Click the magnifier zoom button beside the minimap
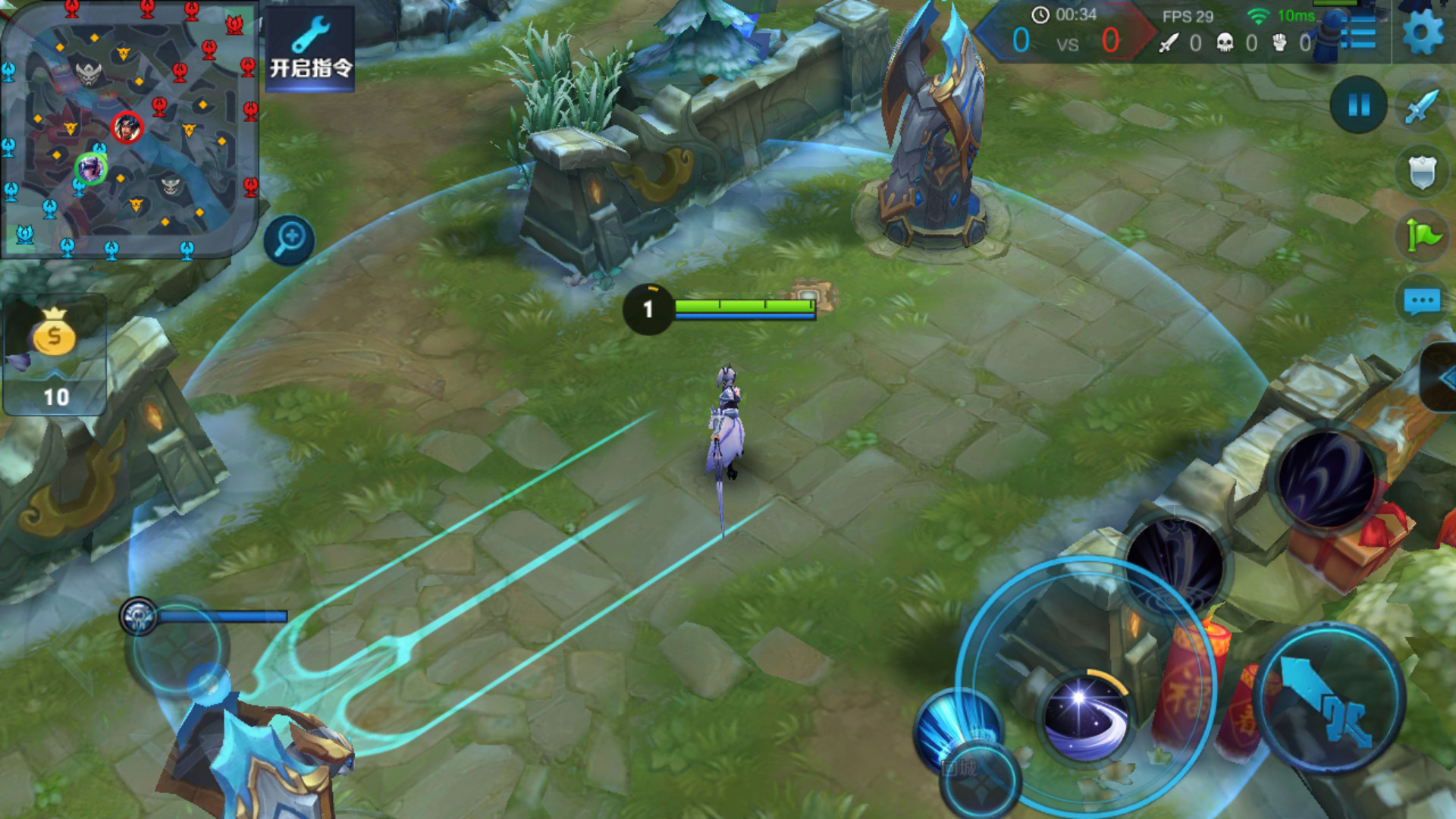 point(289,240)
